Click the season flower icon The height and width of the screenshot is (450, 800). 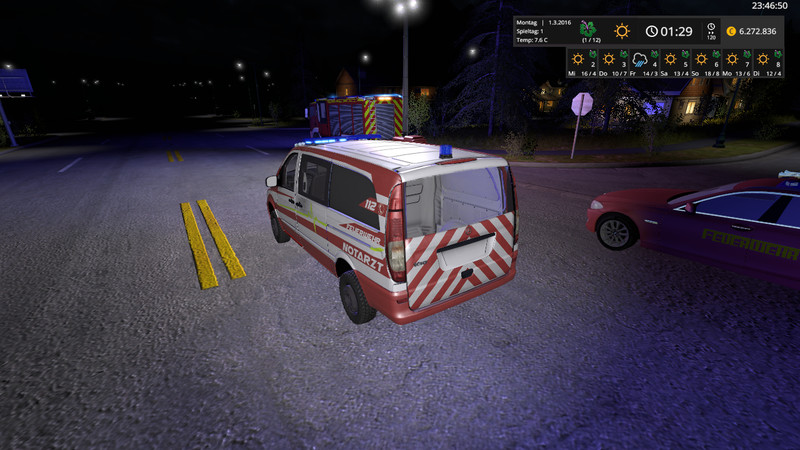point(589,28)
